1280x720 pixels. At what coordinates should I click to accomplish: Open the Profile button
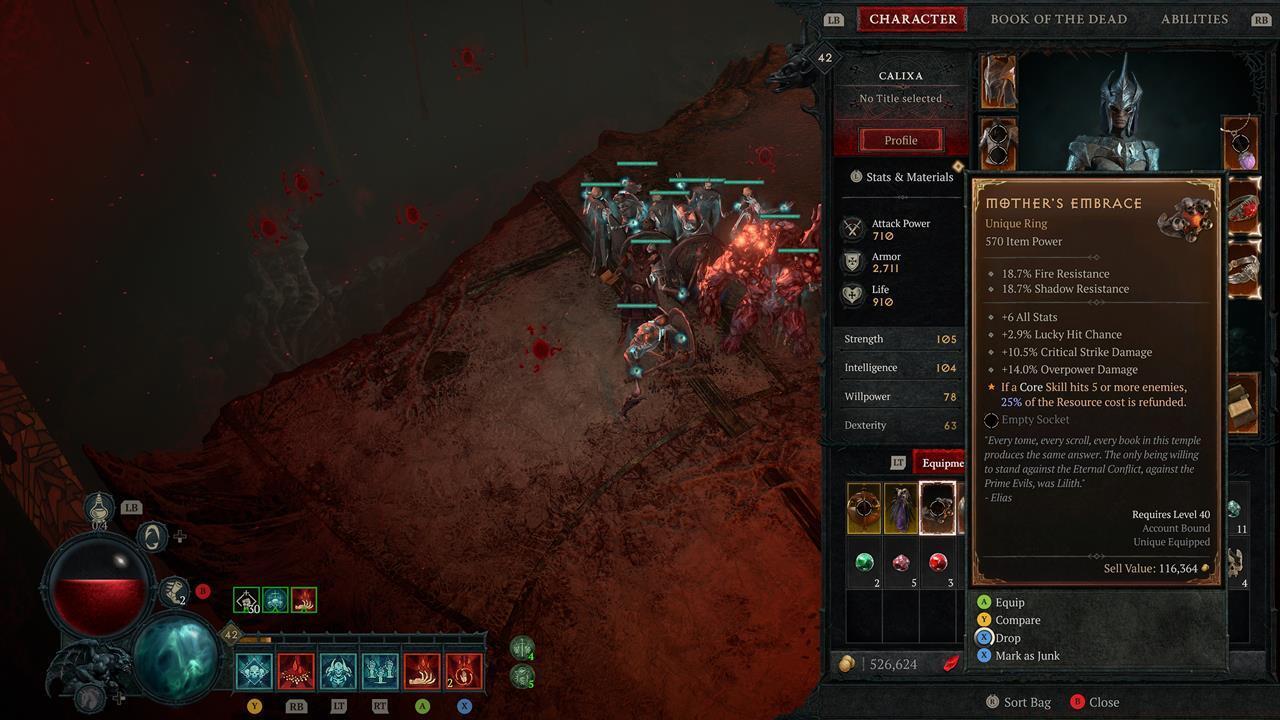click(900, 140)
